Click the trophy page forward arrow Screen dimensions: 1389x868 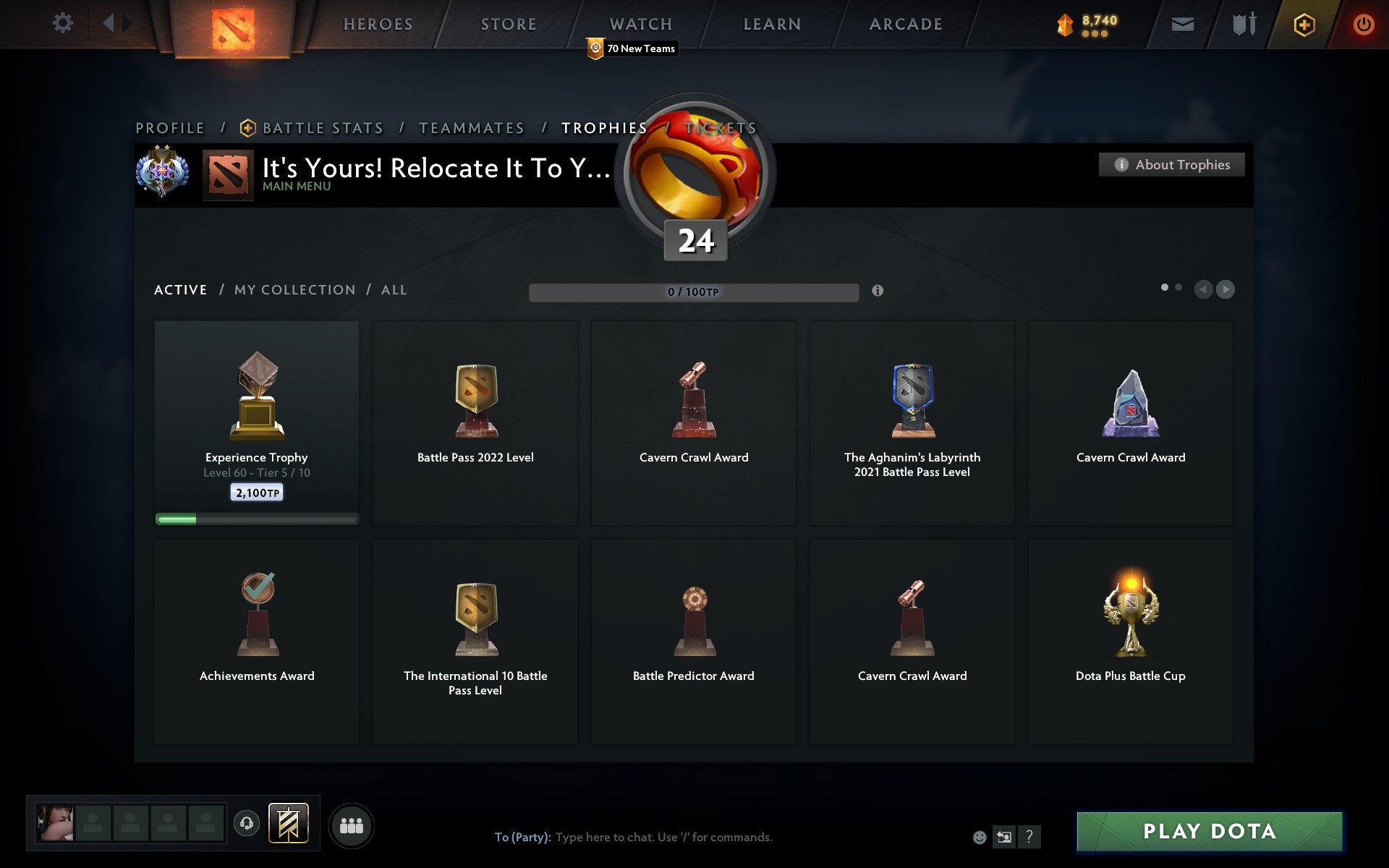(x=1226, y=289)
